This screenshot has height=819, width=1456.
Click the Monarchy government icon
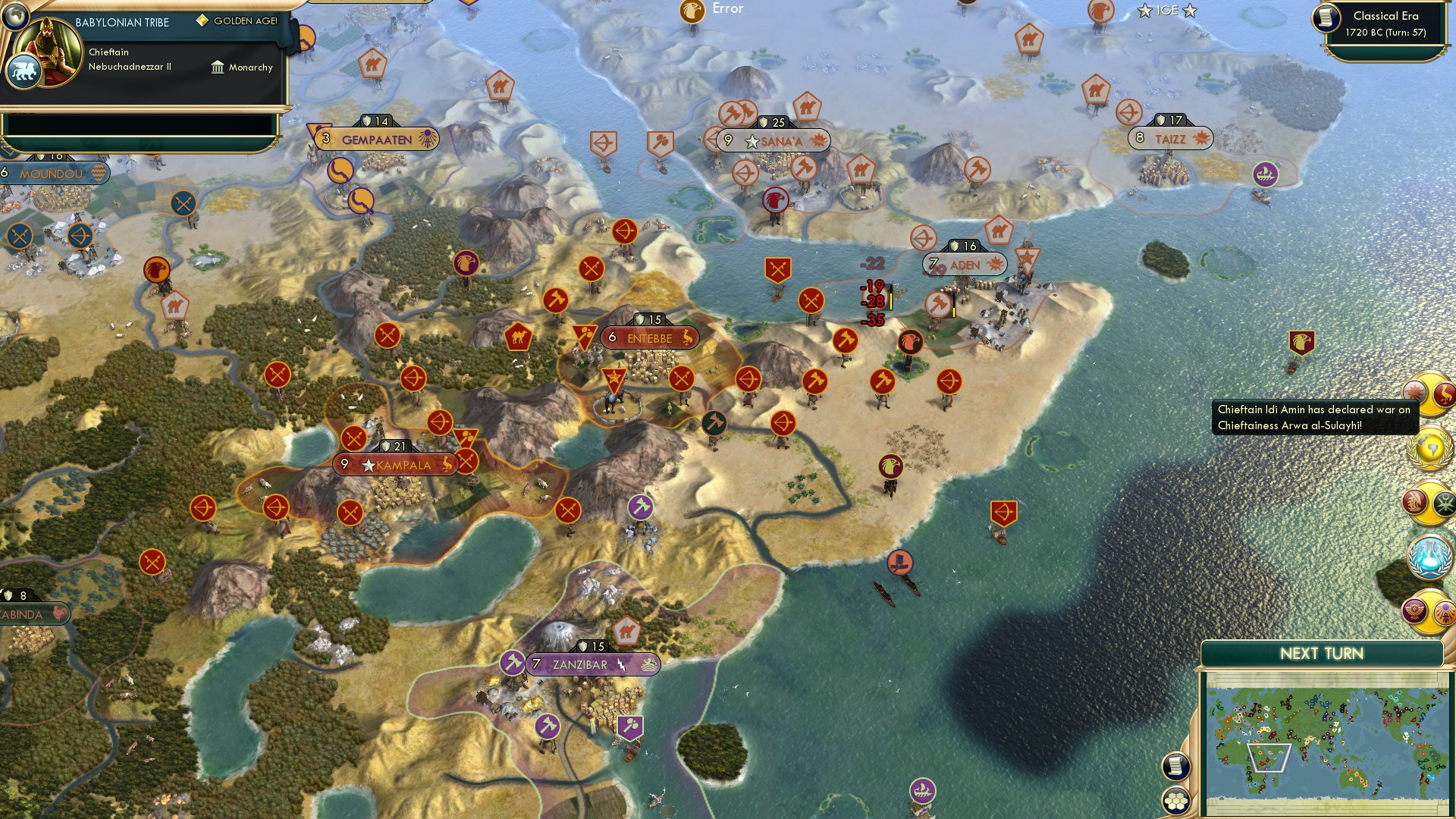[x=218, y=67]
